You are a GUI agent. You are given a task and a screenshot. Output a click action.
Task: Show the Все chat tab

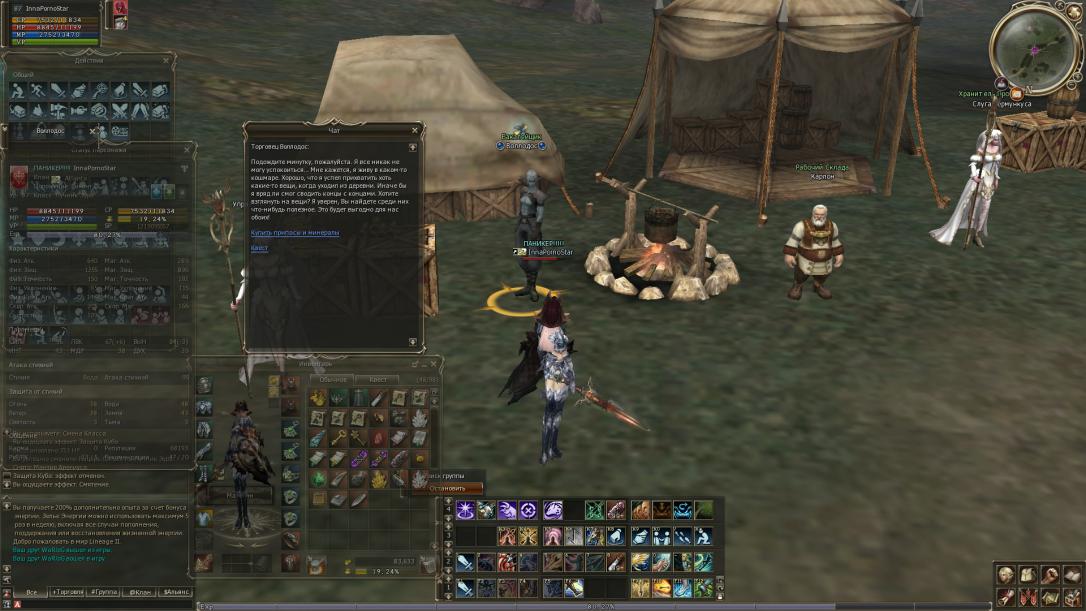point(31,592)
